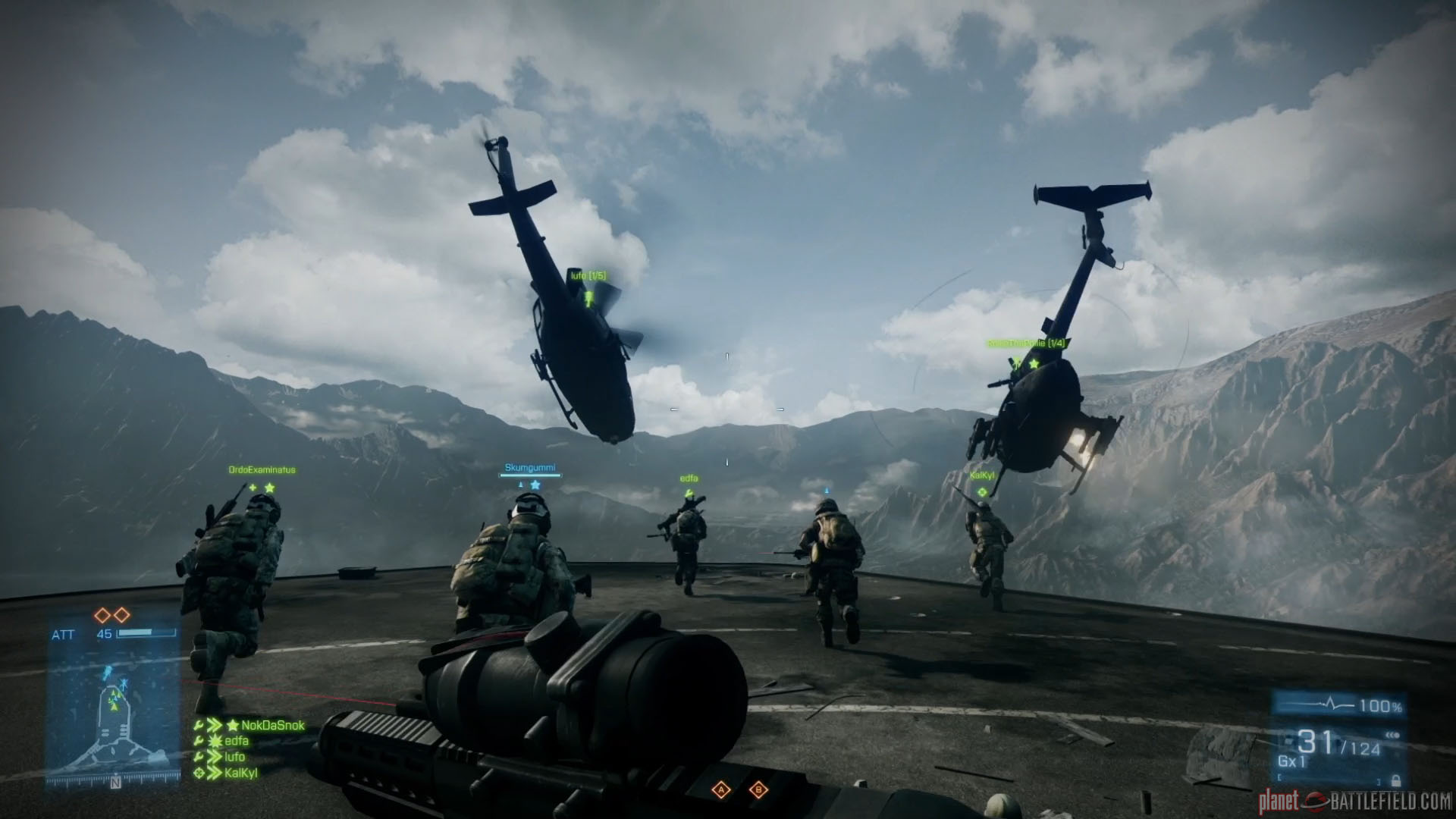Click the objective A marker
Viewport: 1456px width, 819px height.
(x=721, y=791)
